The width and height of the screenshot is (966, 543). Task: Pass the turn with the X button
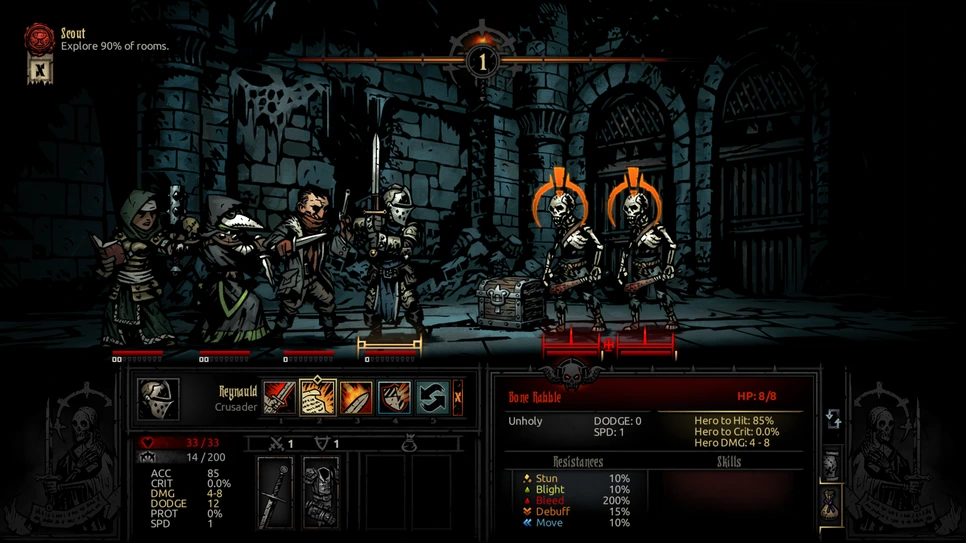(x=457, y=398)
